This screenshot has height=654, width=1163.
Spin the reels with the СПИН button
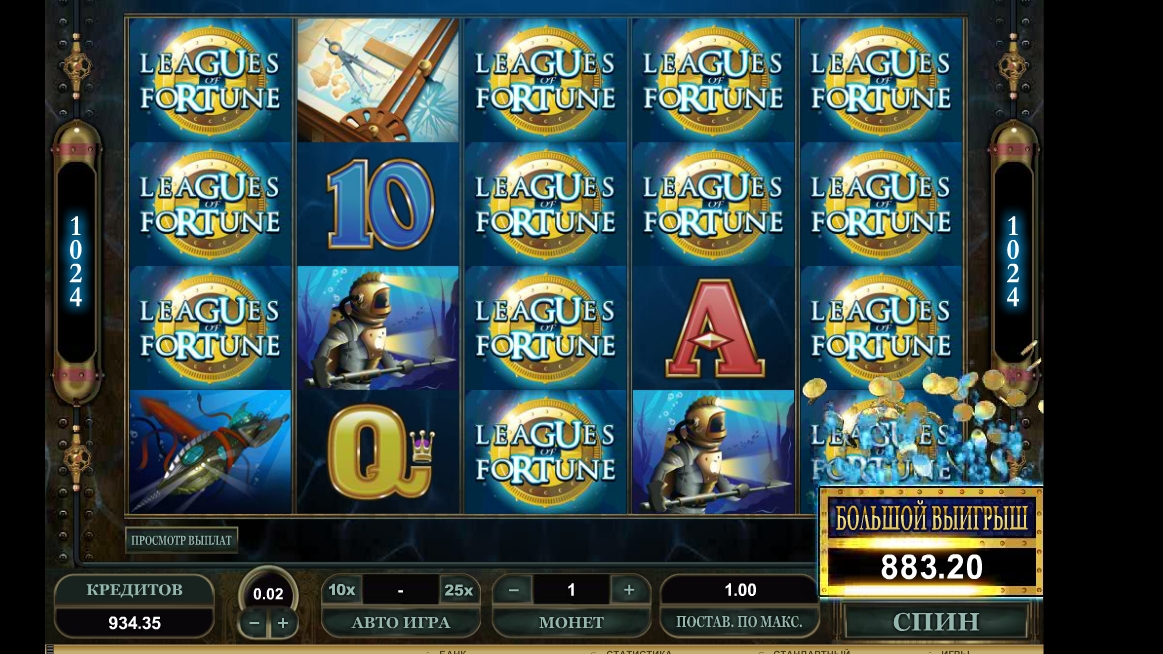pyautogui.click(x=936, y=621)
